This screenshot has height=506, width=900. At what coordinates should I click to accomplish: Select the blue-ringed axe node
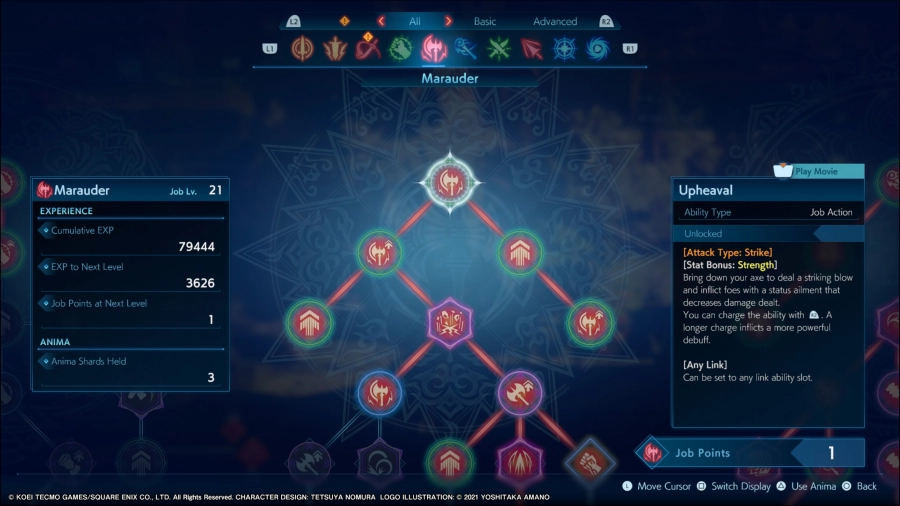[379, 392]
